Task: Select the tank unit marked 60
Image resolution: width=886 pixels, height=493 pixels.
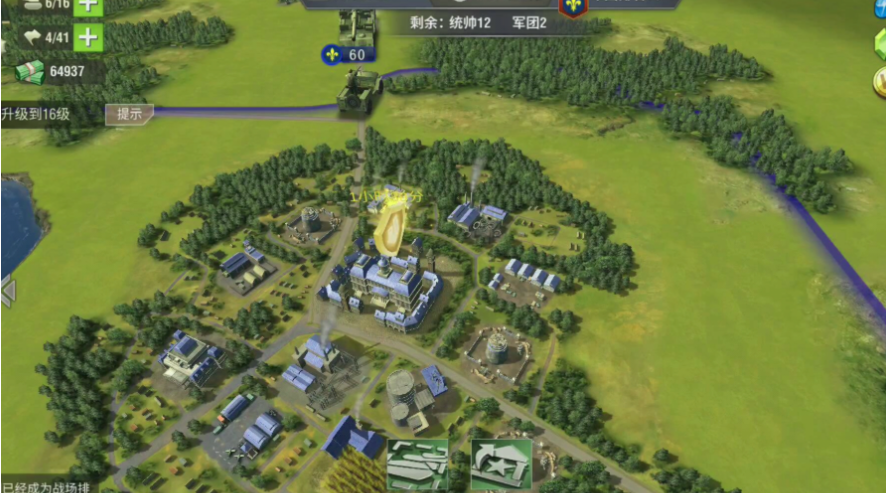Action: [x=359, y=89]
